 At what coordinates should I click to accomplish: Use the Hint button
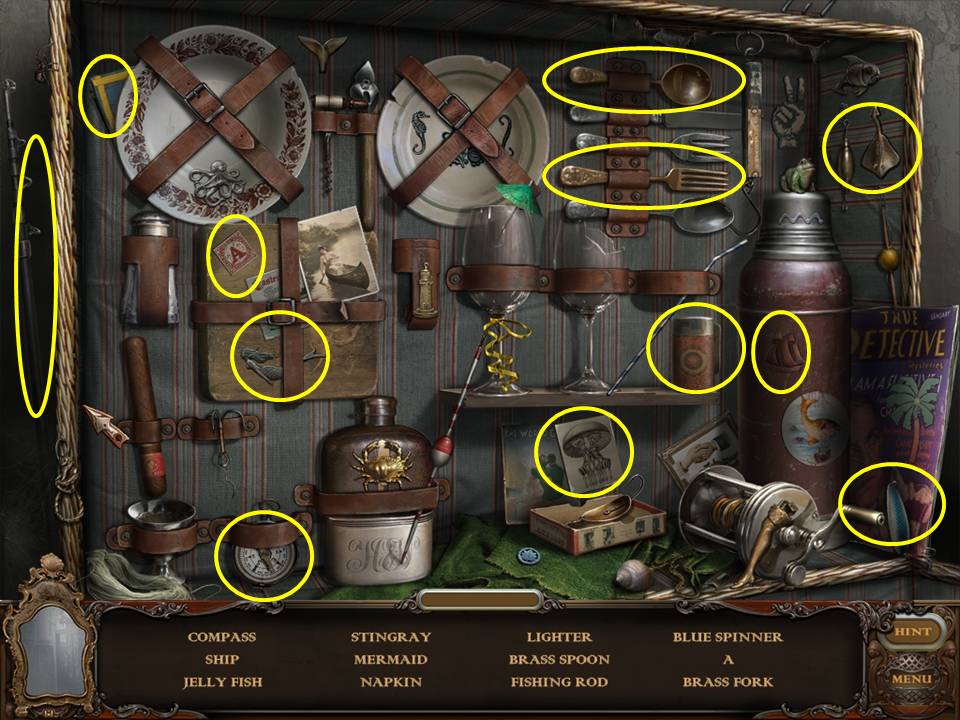[x=911, y=633]
